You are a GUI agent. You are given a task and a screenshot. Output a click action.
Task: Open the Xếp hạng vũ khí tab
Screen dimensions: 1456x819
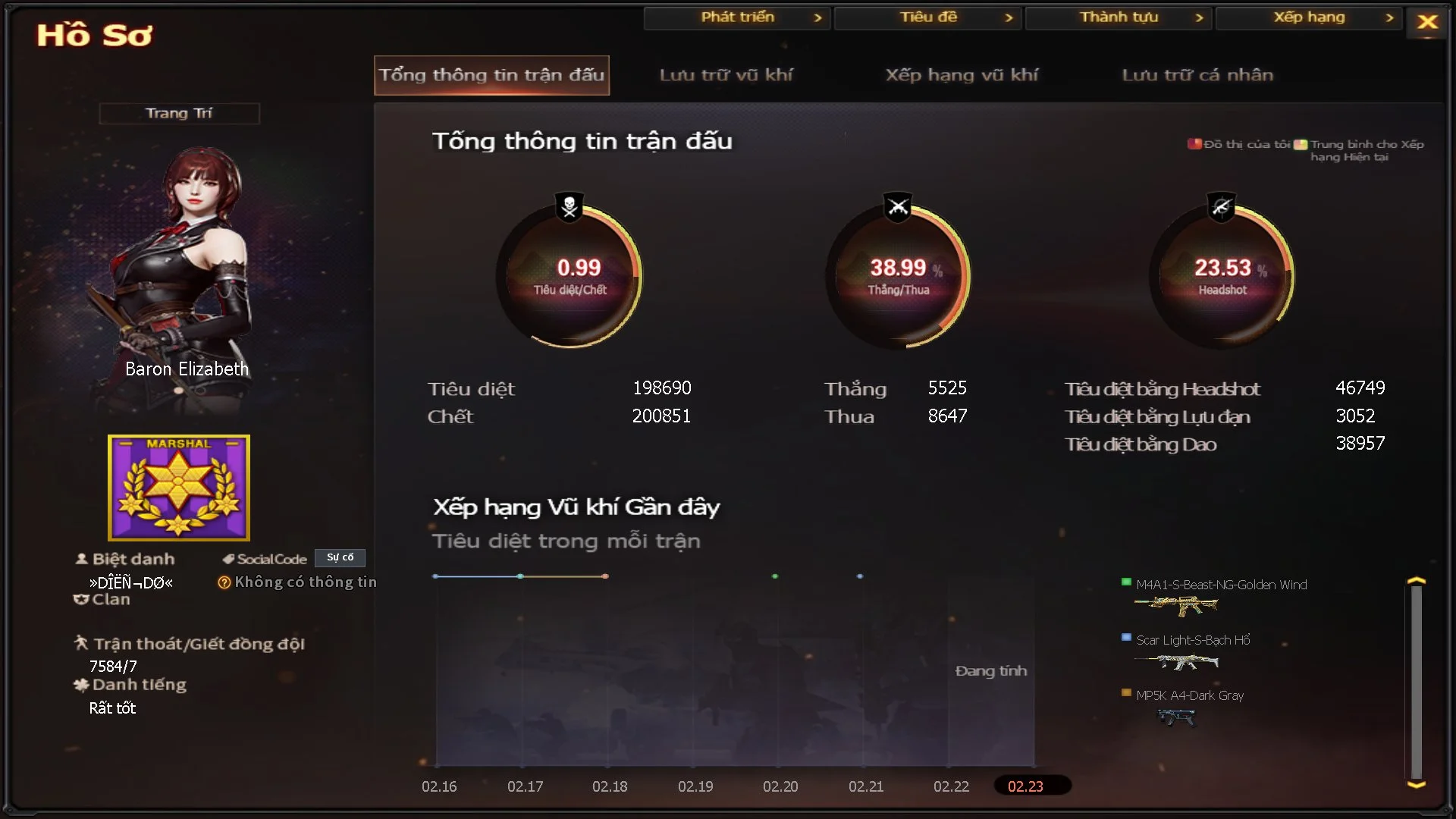(x=962, y=75)
